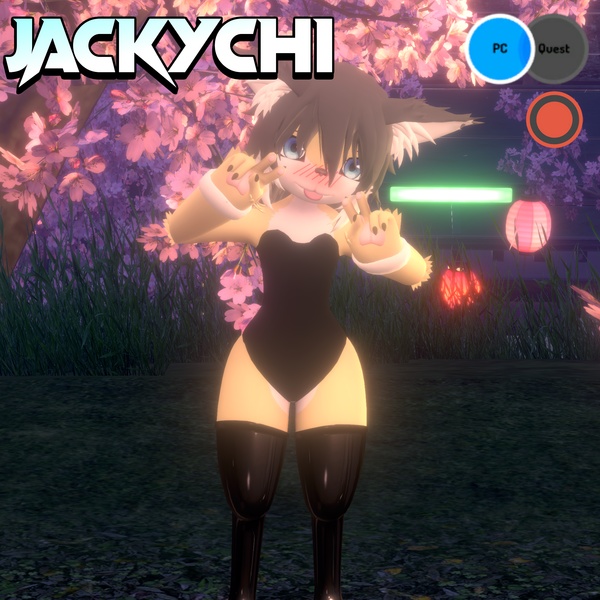
Task: Select the blue PC platform badge
Action: click(x=499, y=49)
